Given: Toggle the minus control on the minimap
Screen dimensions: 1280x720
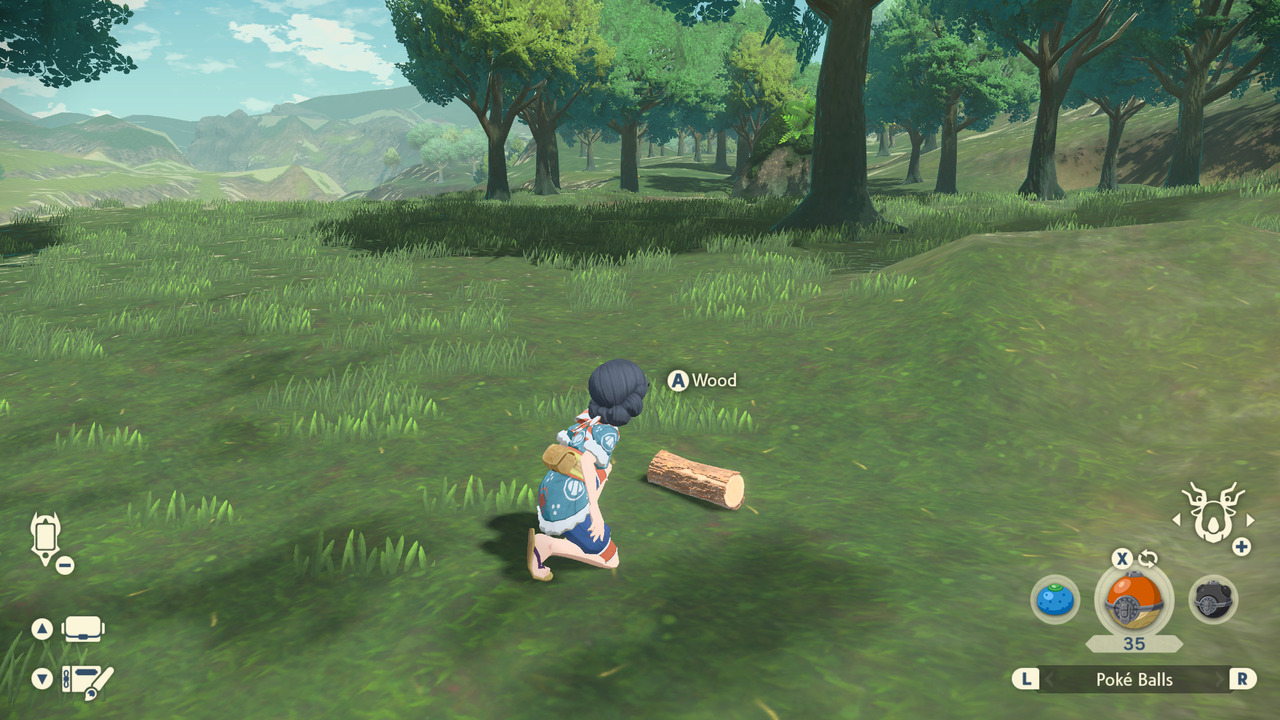Looking at the screenshot, I should pyautogui.click(x=63, y=564).
